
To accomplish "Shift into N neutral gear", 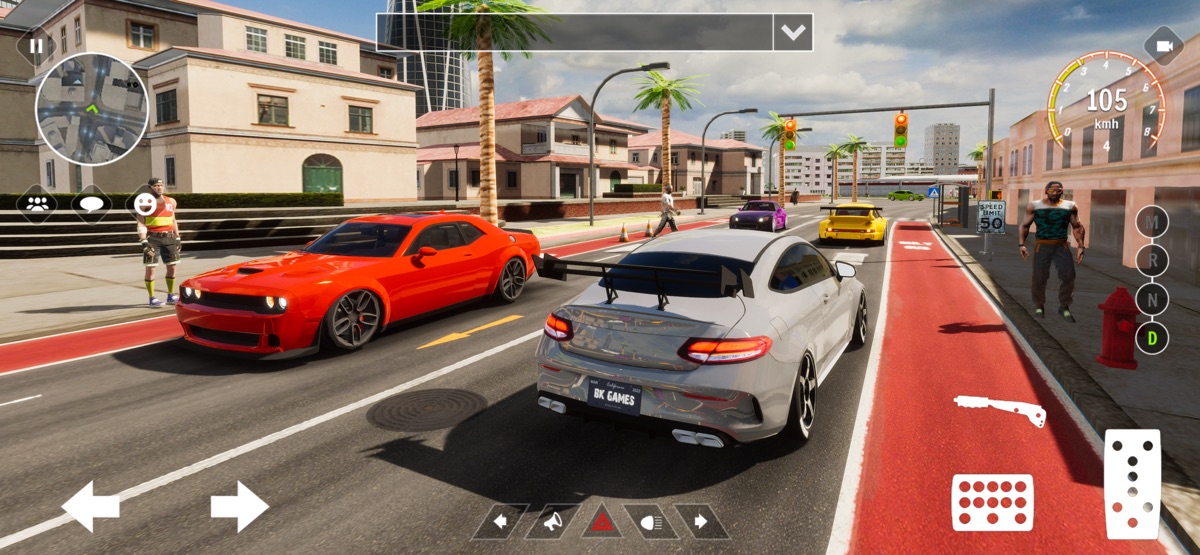I will pos(1152,299).
